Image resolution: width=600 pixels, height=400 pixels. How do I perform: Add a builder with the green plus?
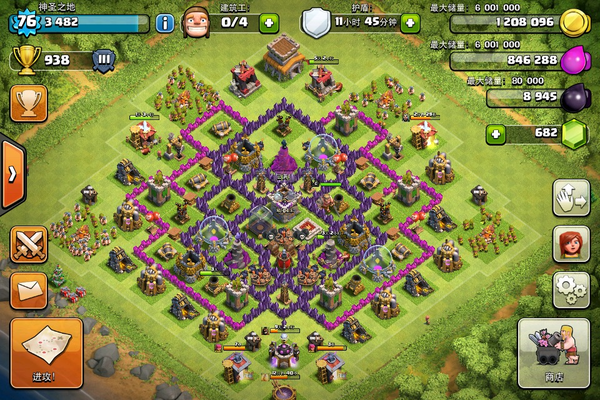click(x=268, y=22)
